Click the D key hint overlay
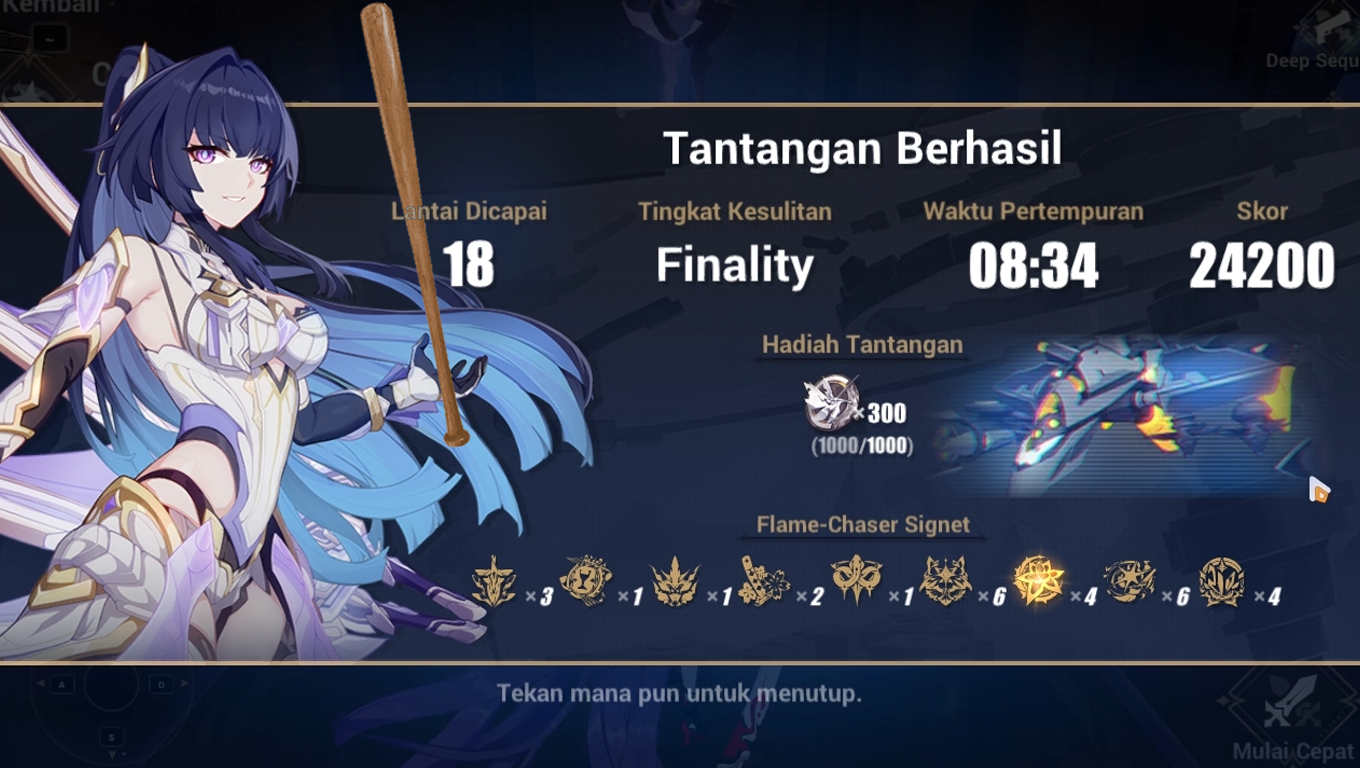This screenshot has width=1360, height=768. pyautogui.click(x=164, y=685)
